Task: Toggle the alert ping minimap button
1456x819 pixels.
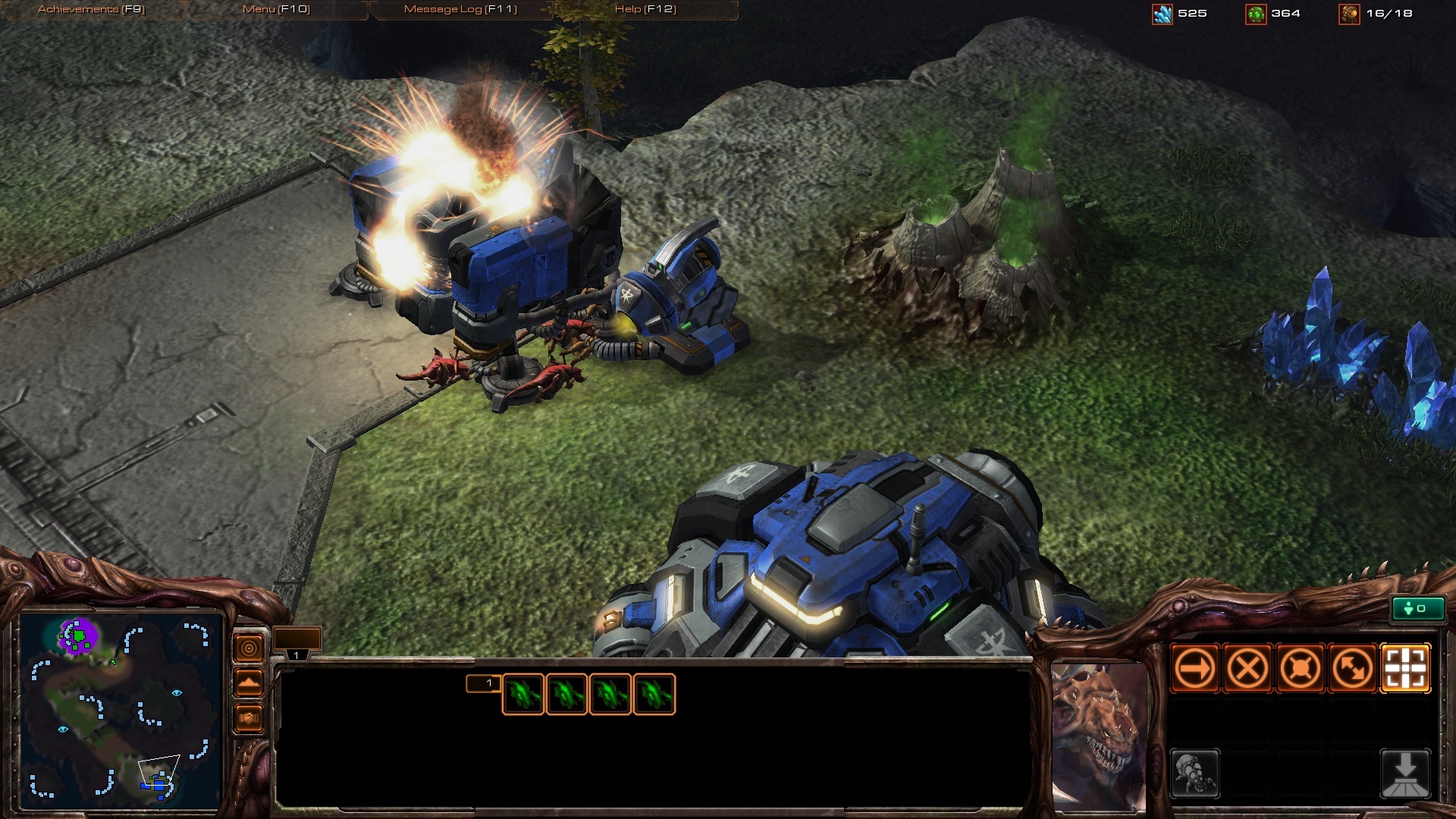Action: tap(249, 648)
